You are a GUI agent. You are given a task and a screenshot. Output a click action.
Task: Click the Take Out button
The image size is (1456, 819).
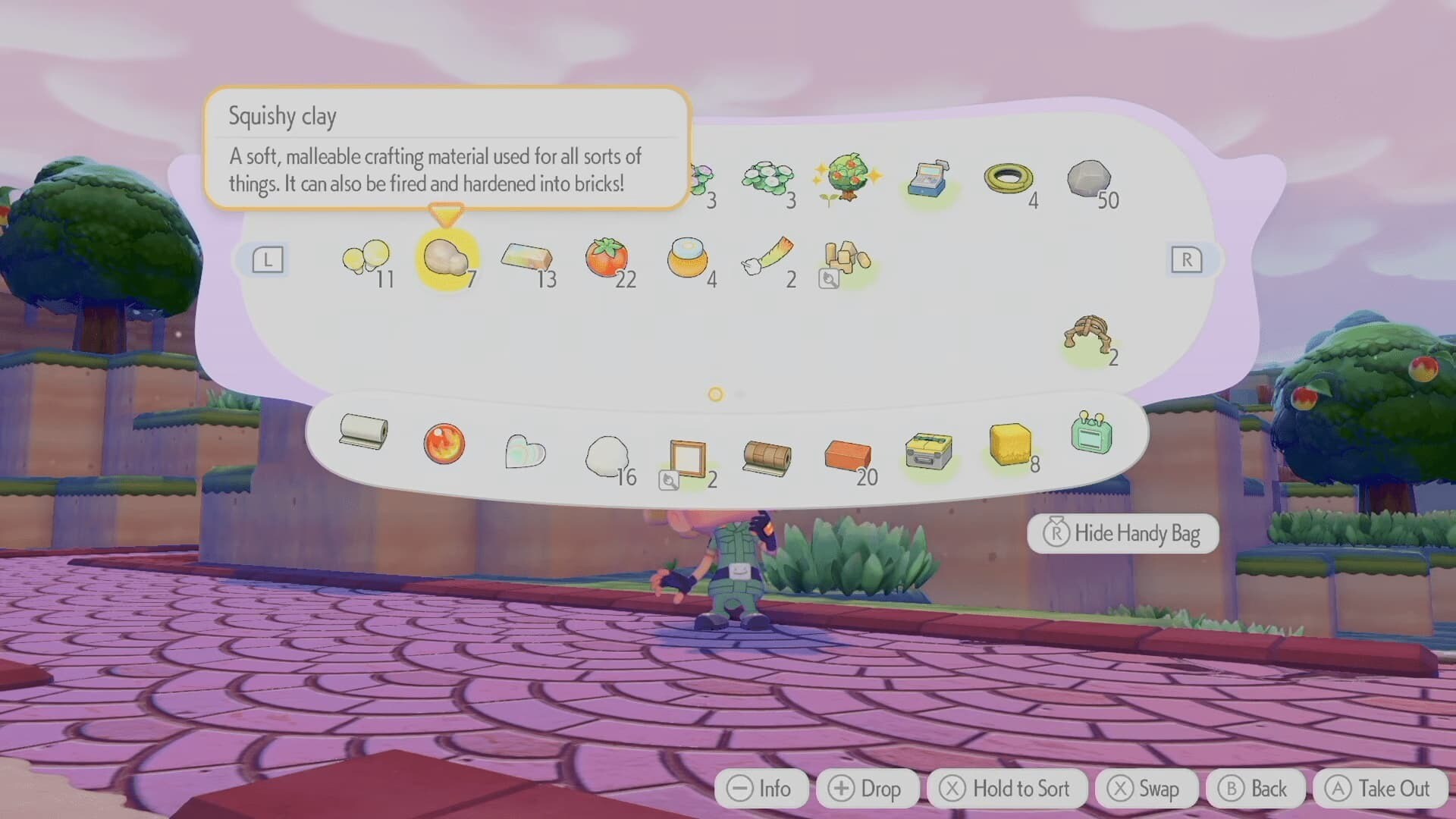click(1379, 789)
